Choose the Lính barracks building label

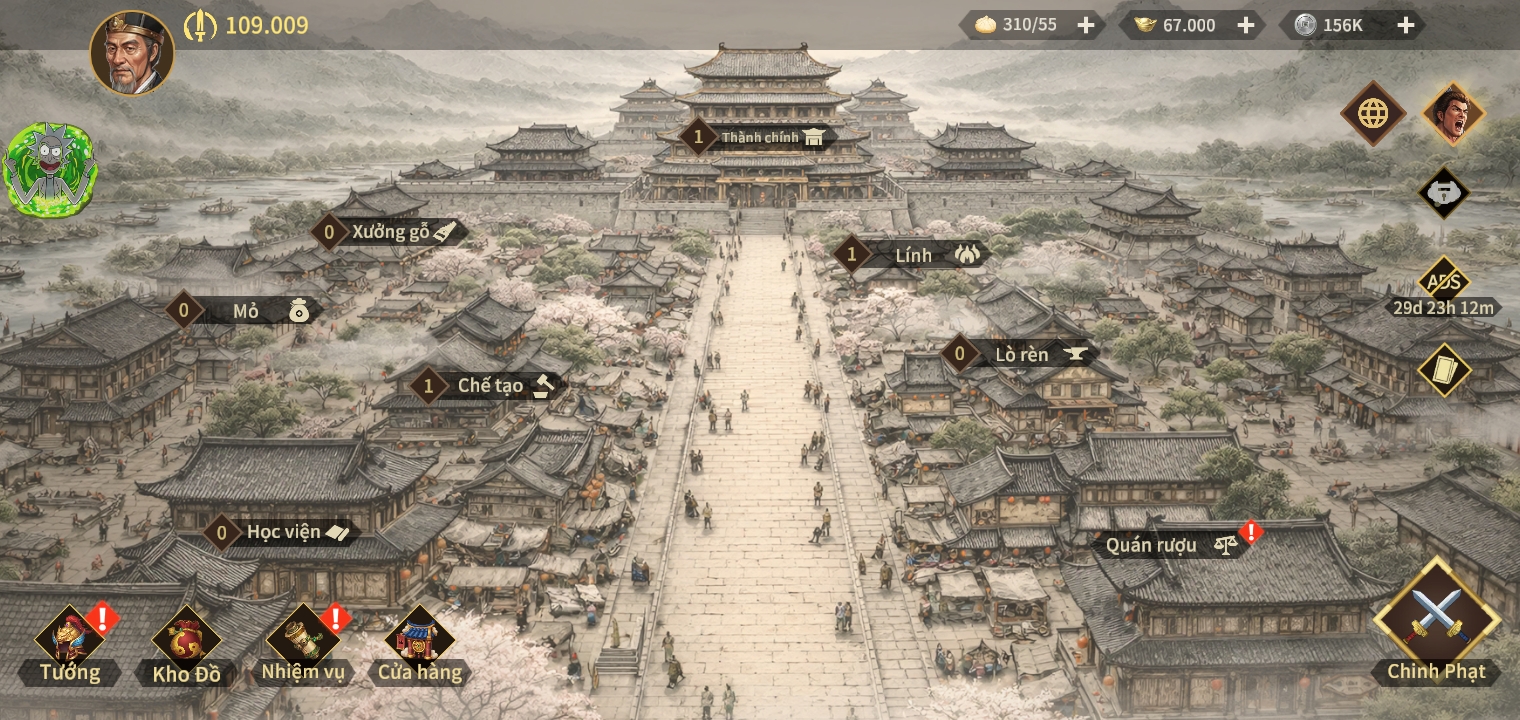point(914,255)
